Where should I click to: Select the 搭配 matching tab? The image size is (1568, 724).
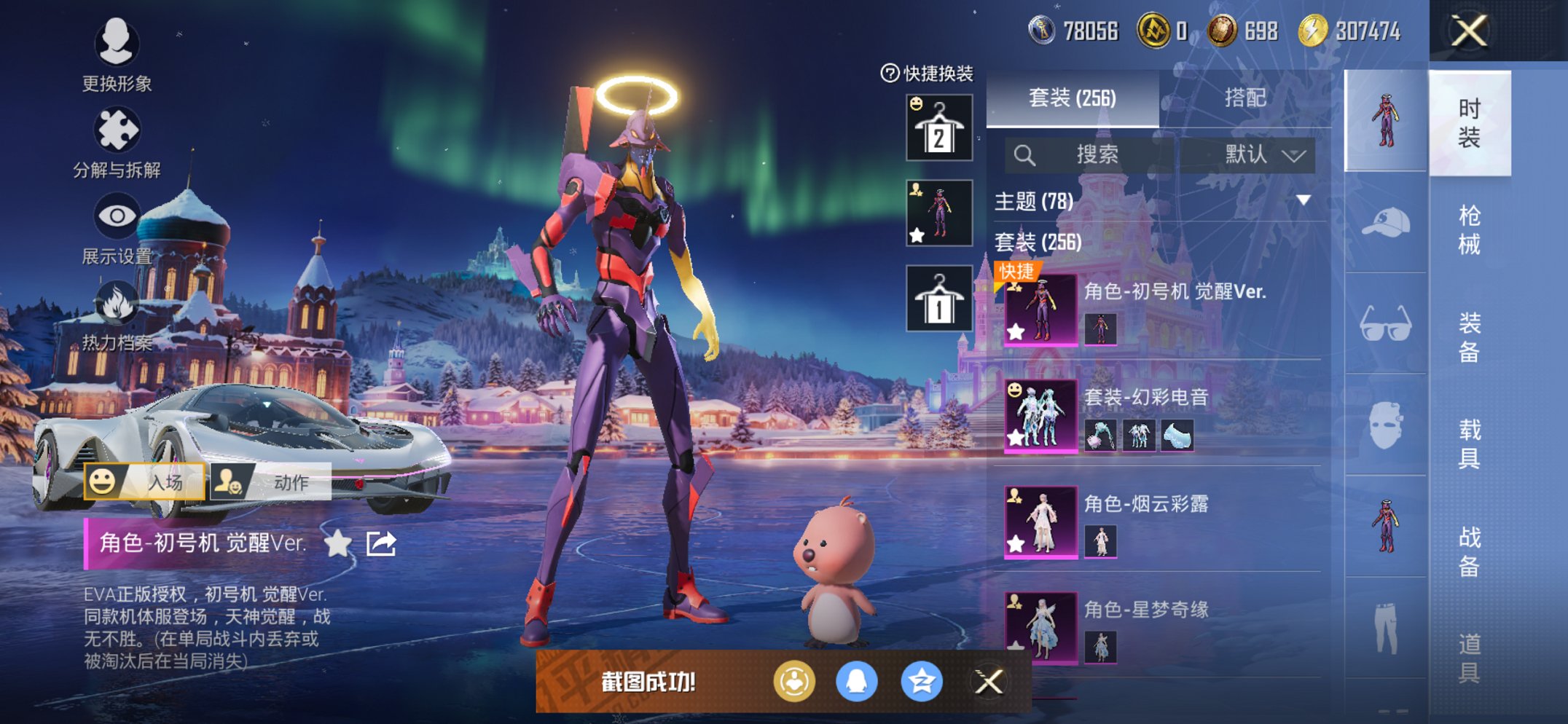click(x=1244, y=98)
